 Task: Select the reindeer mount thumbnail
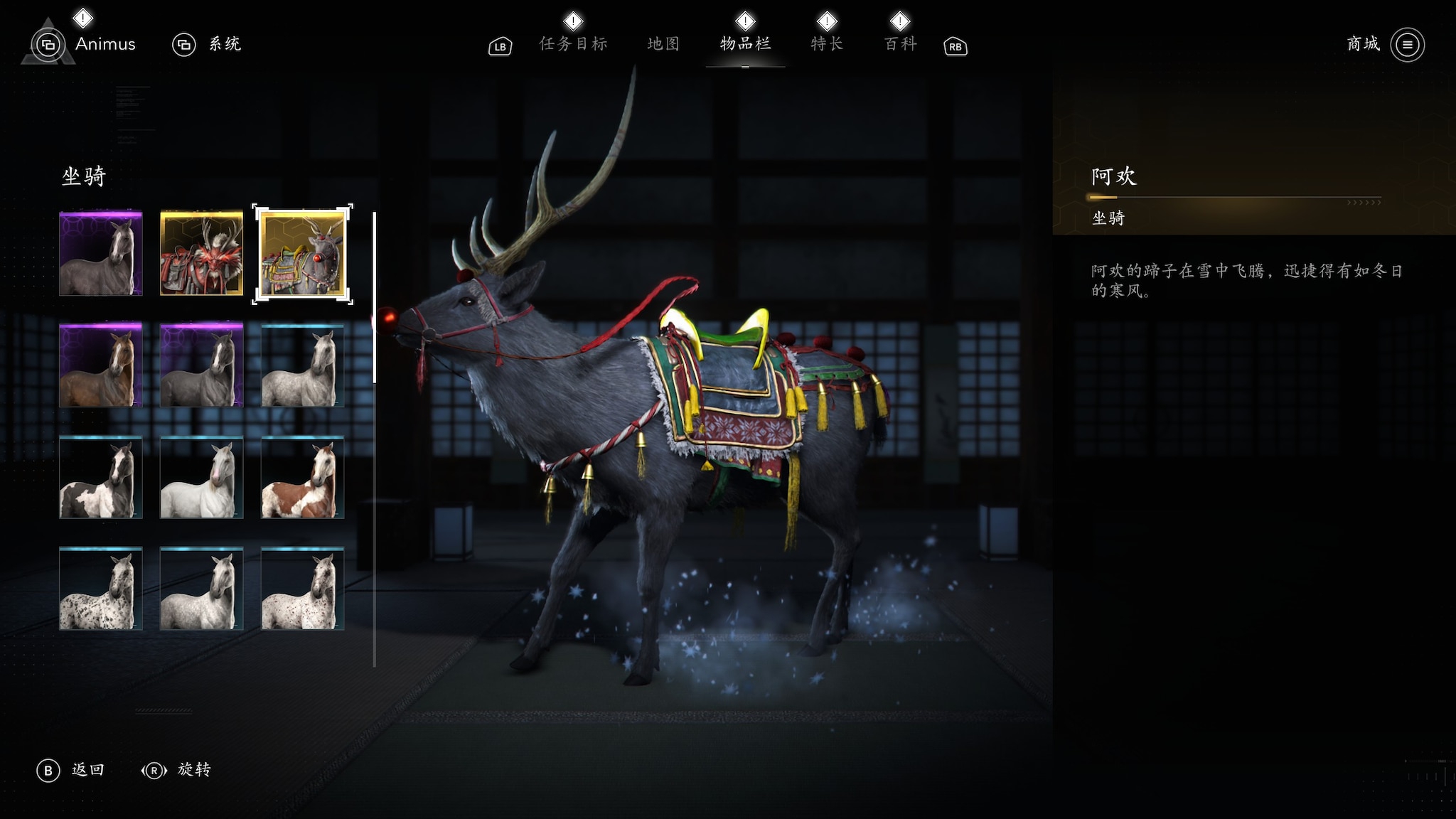coord(303,254)
